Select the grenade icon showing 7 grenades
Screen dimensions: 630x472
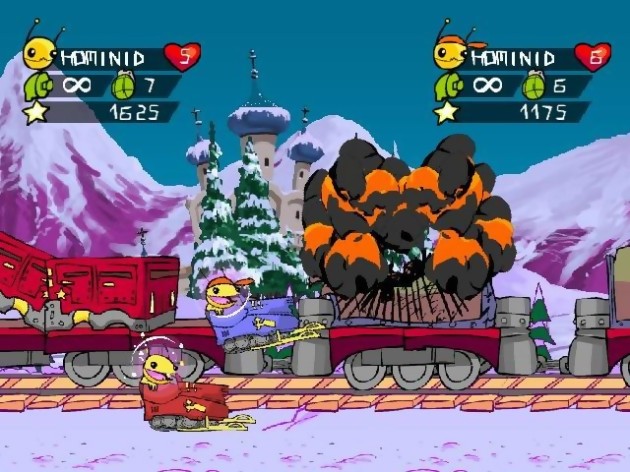126,84
